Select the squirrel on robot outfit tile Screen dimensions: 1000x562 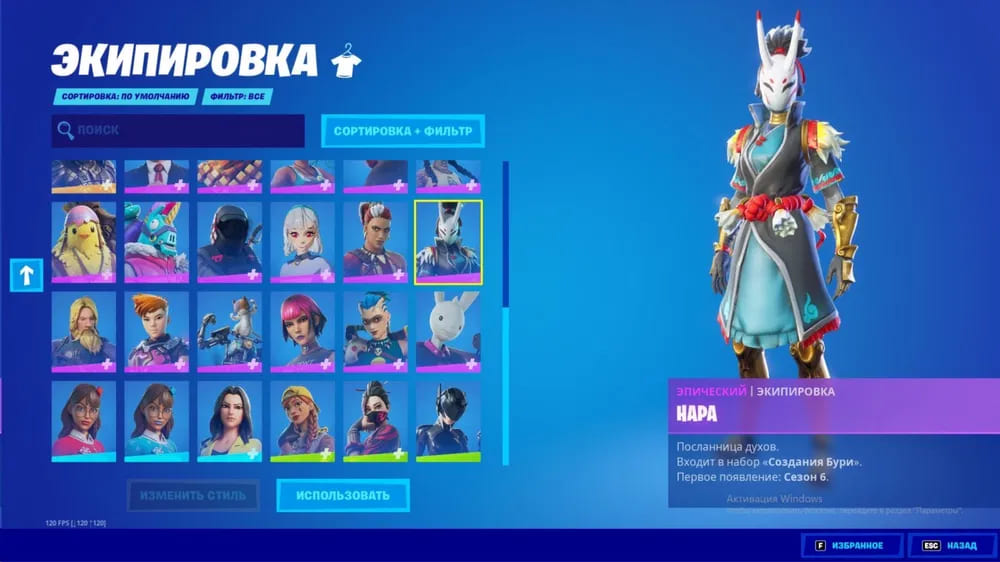[x=229, y=331]
